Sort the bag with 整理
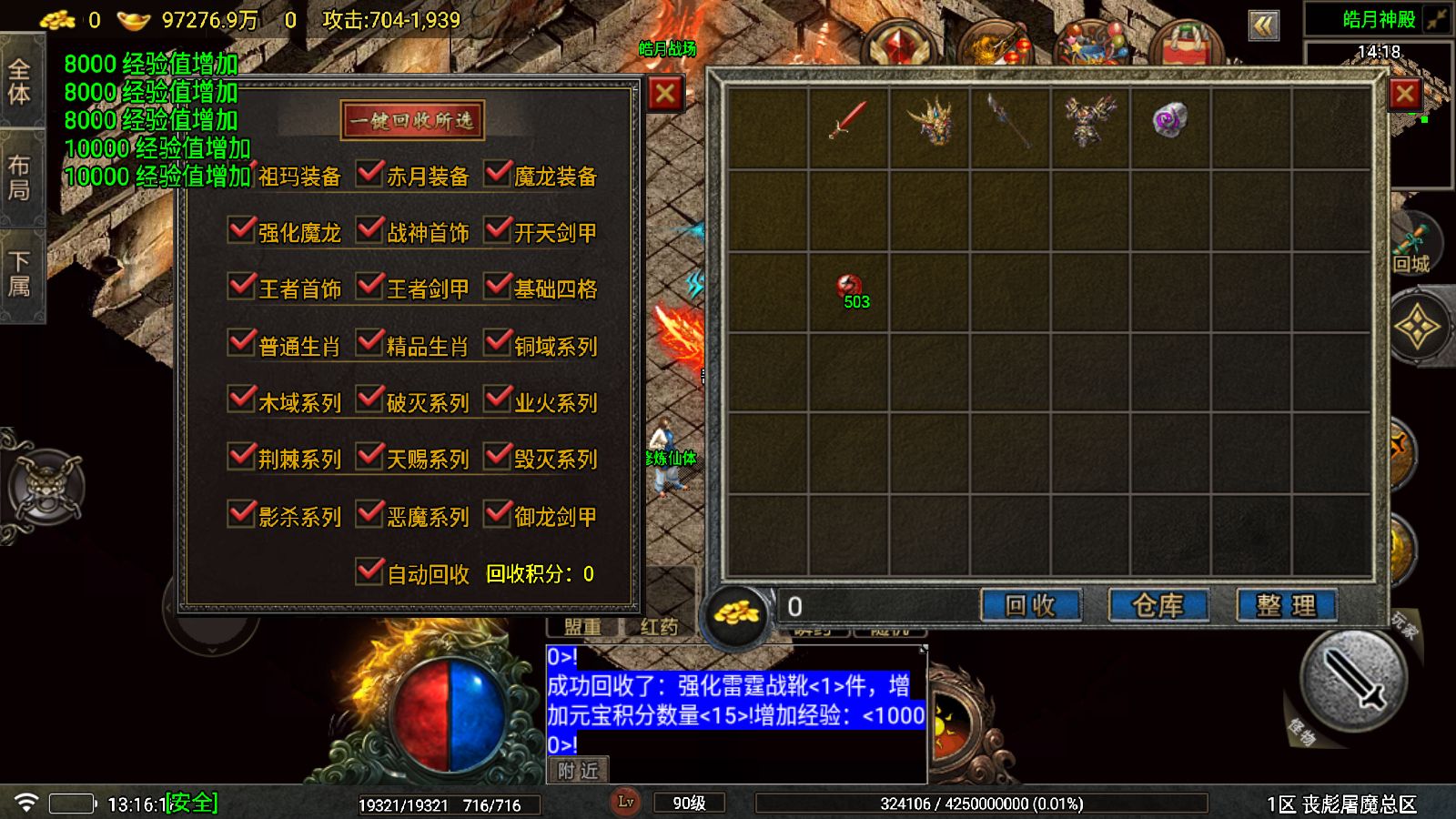Image resolution: width=1456 pixels, height=819 pixels. pos(1285,605)
